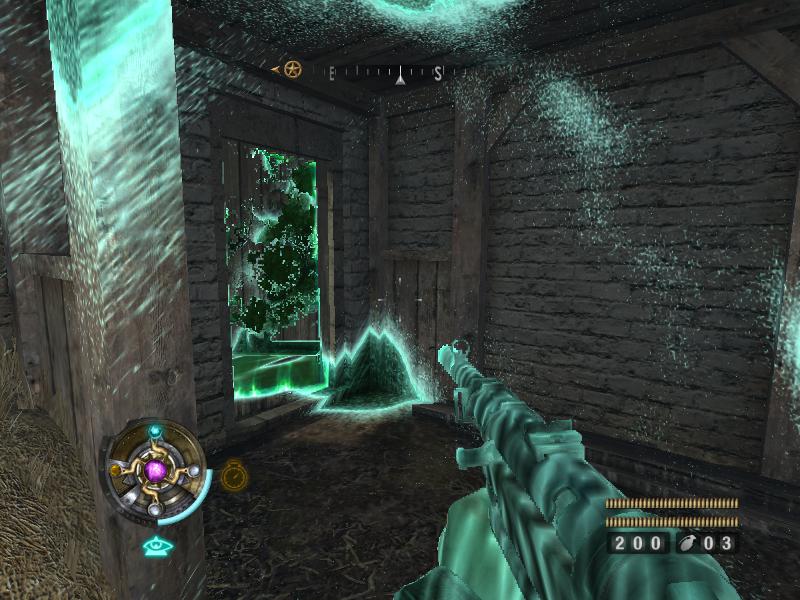The height and width of the screenshot is (600, 800).
Task: Select the cyan gem atop the medallion
Action: pyautogui.click(x=154, y=432)
